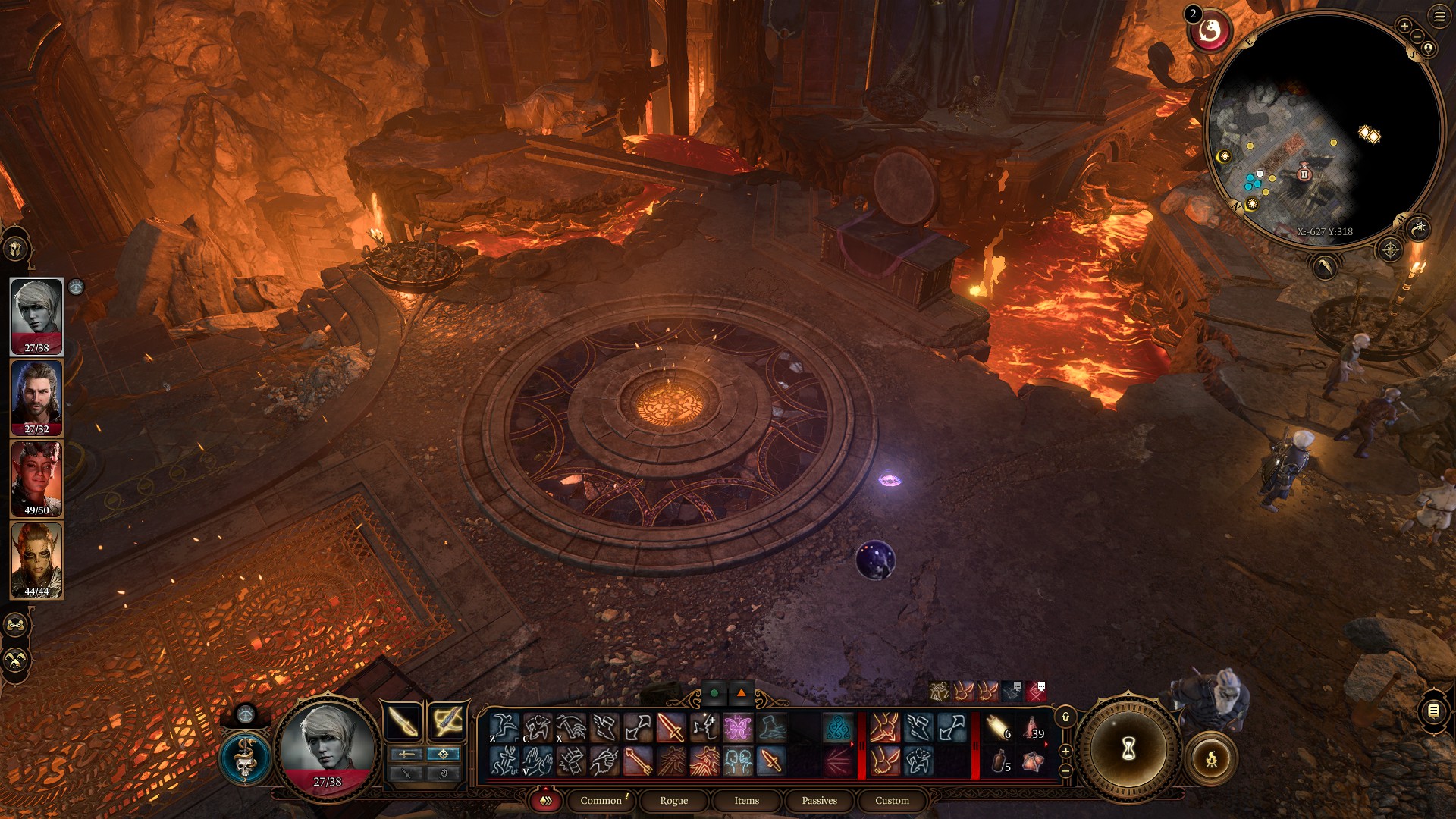Image resolution: width=1456 pixels, height=819 pixels.
Task: Toggle party grouping on the left sidebar
Action: 15,624
